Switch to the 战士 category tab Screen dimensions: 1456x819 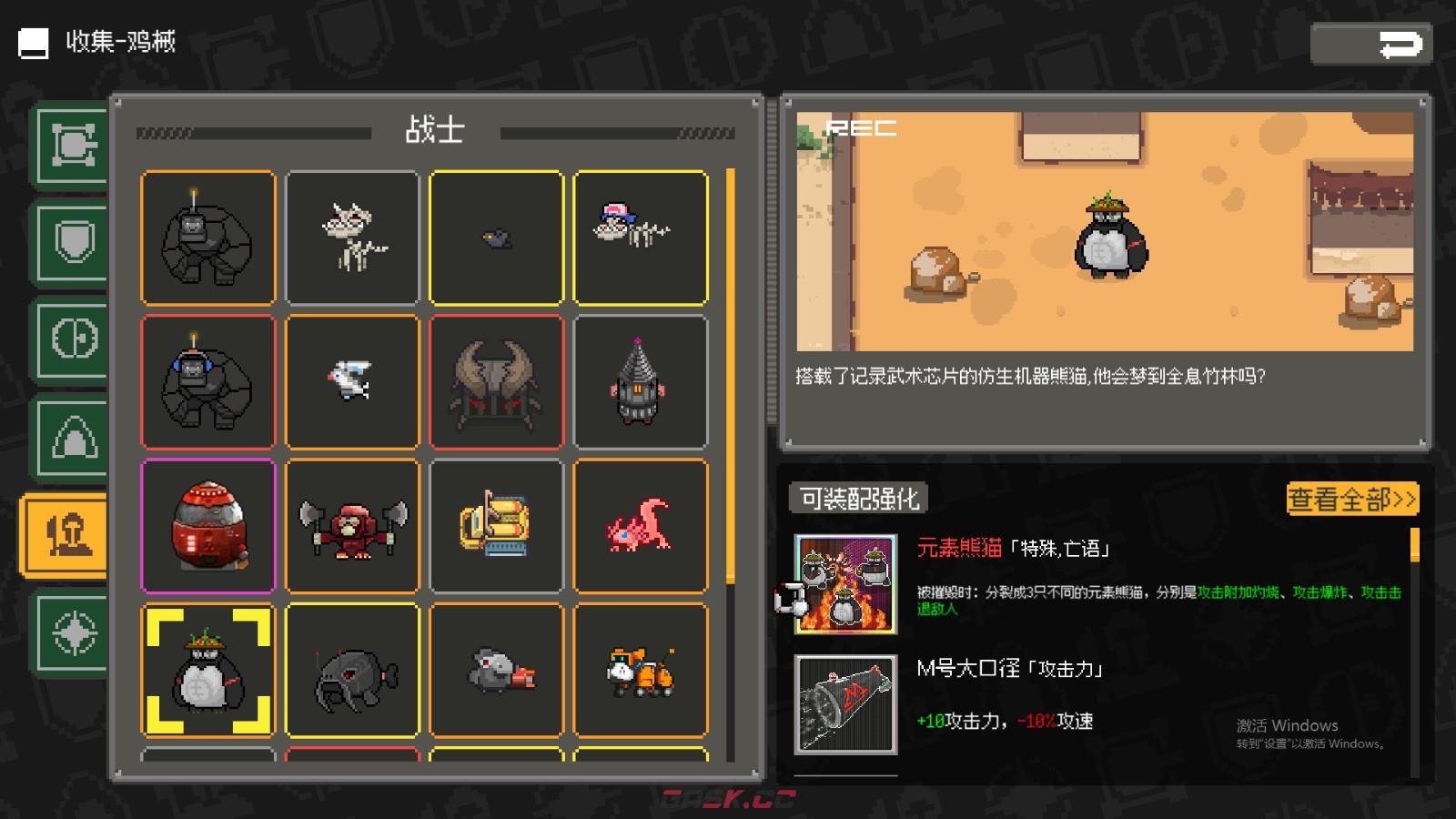[x=437, y=130]
